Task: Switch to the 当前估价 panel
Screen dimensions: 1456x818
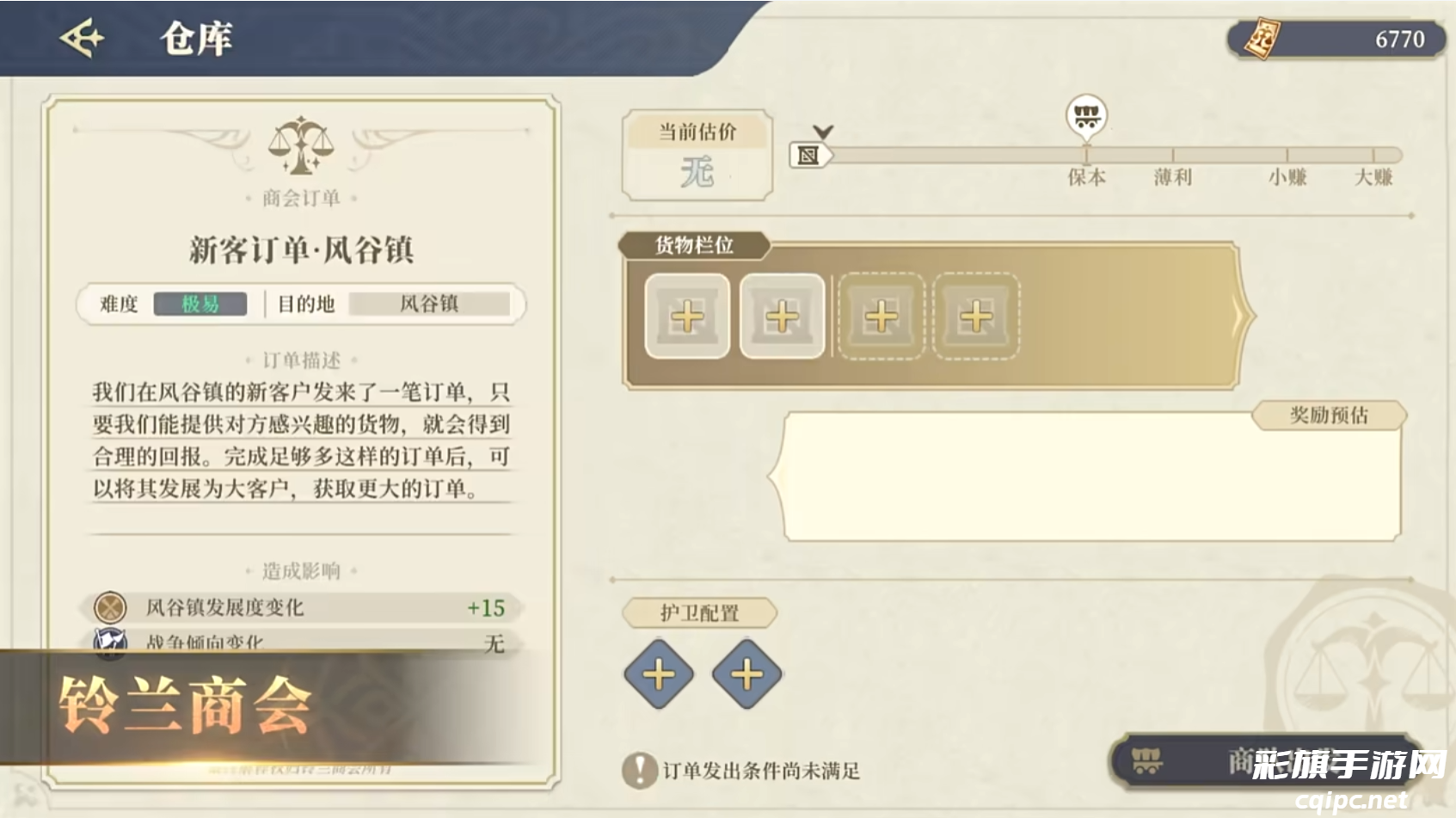Action: (697, 132)
